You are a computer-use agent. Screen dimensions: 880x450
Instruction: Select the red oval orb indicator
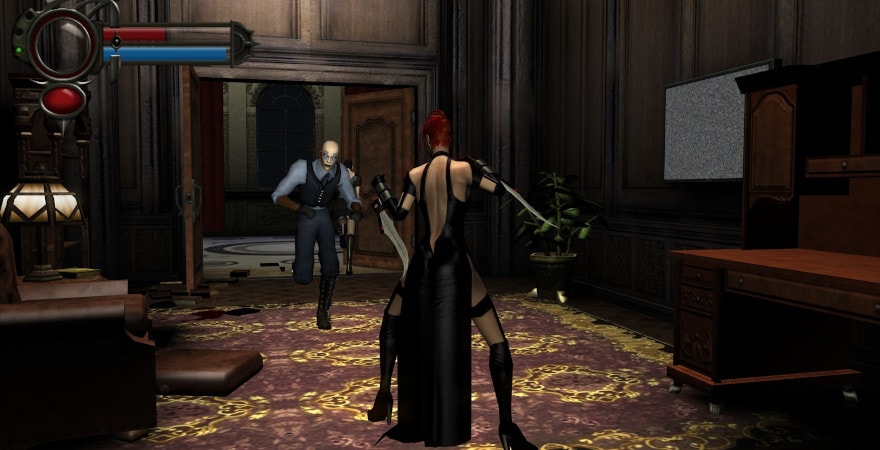[x=63, y=98]
